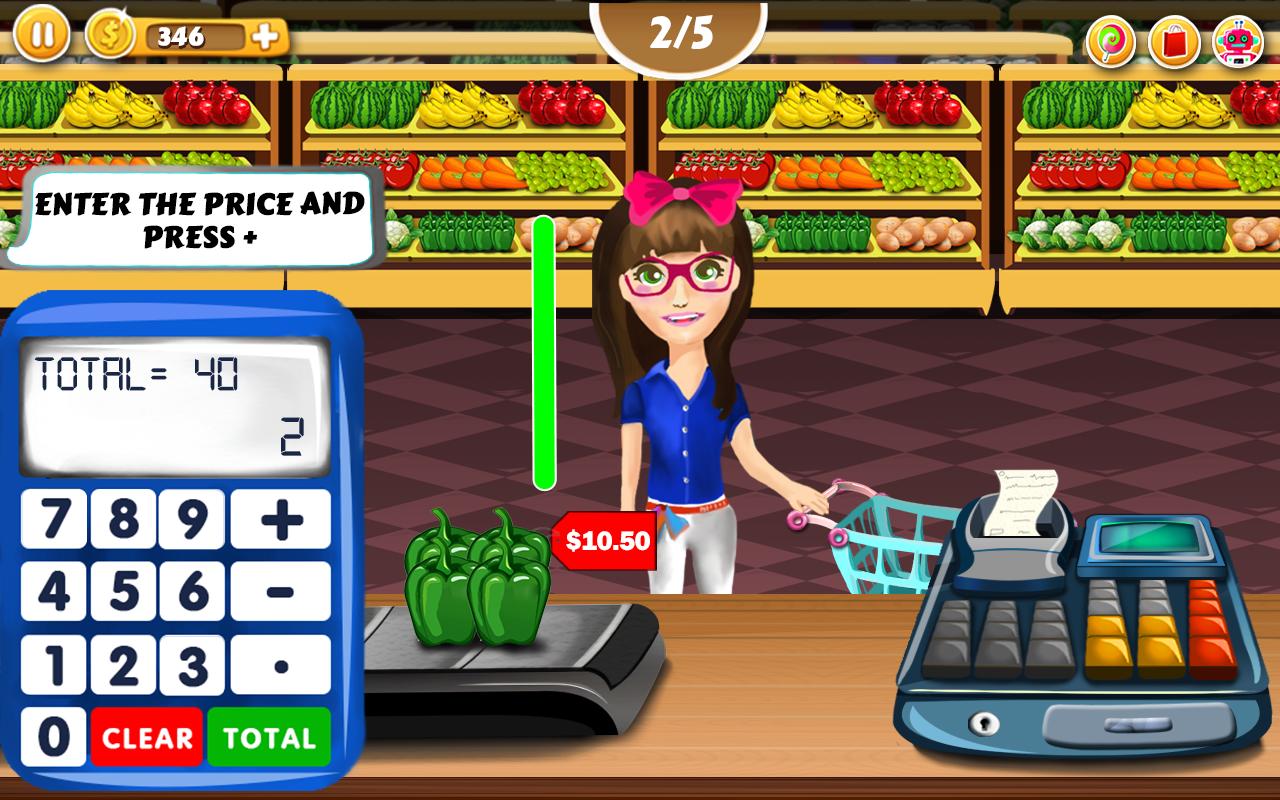Enter 0 on the calculator keypad
1280x800 pixels.
pos(54,737)
